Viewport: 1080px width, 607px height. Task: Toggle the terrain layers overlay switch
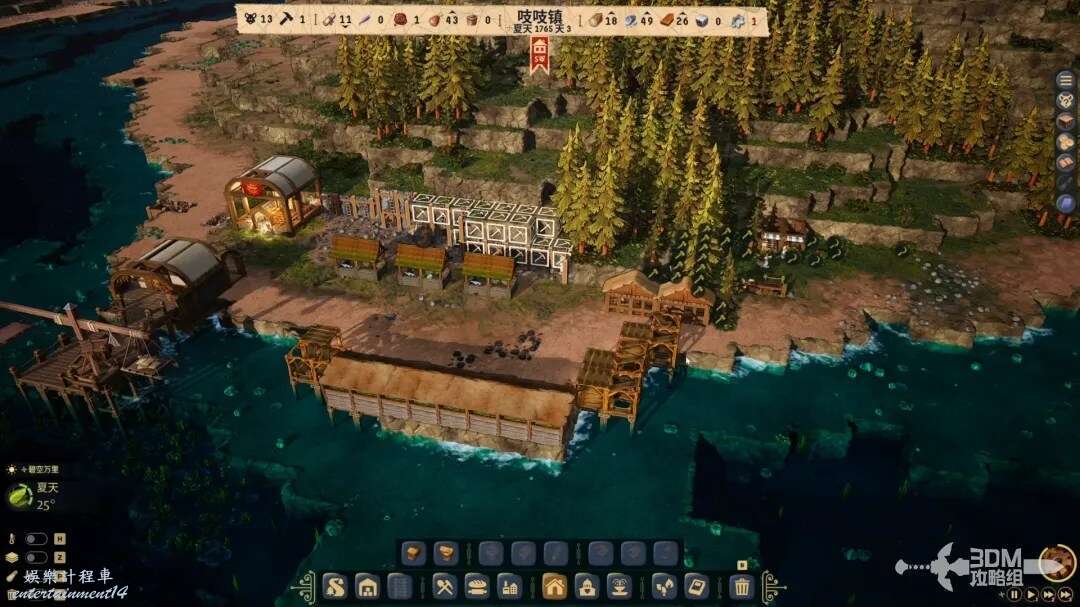point(37,557)
